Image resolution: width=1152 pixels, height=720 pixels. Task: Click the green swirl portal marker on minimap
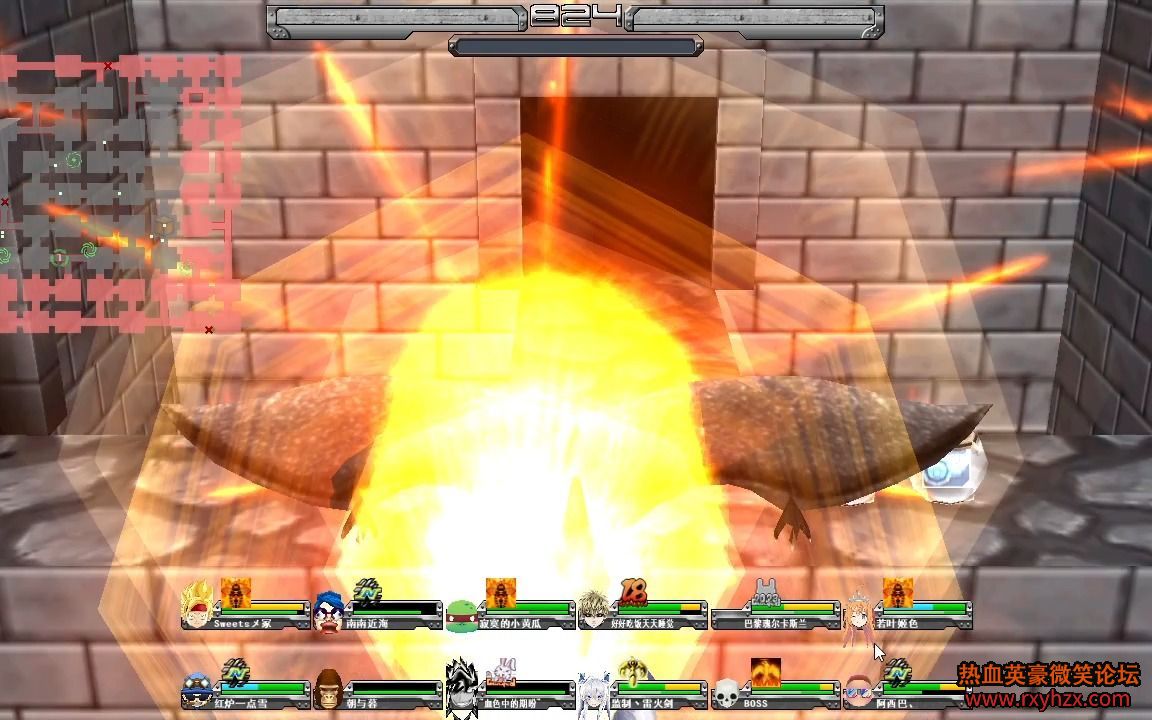[73, 159]
